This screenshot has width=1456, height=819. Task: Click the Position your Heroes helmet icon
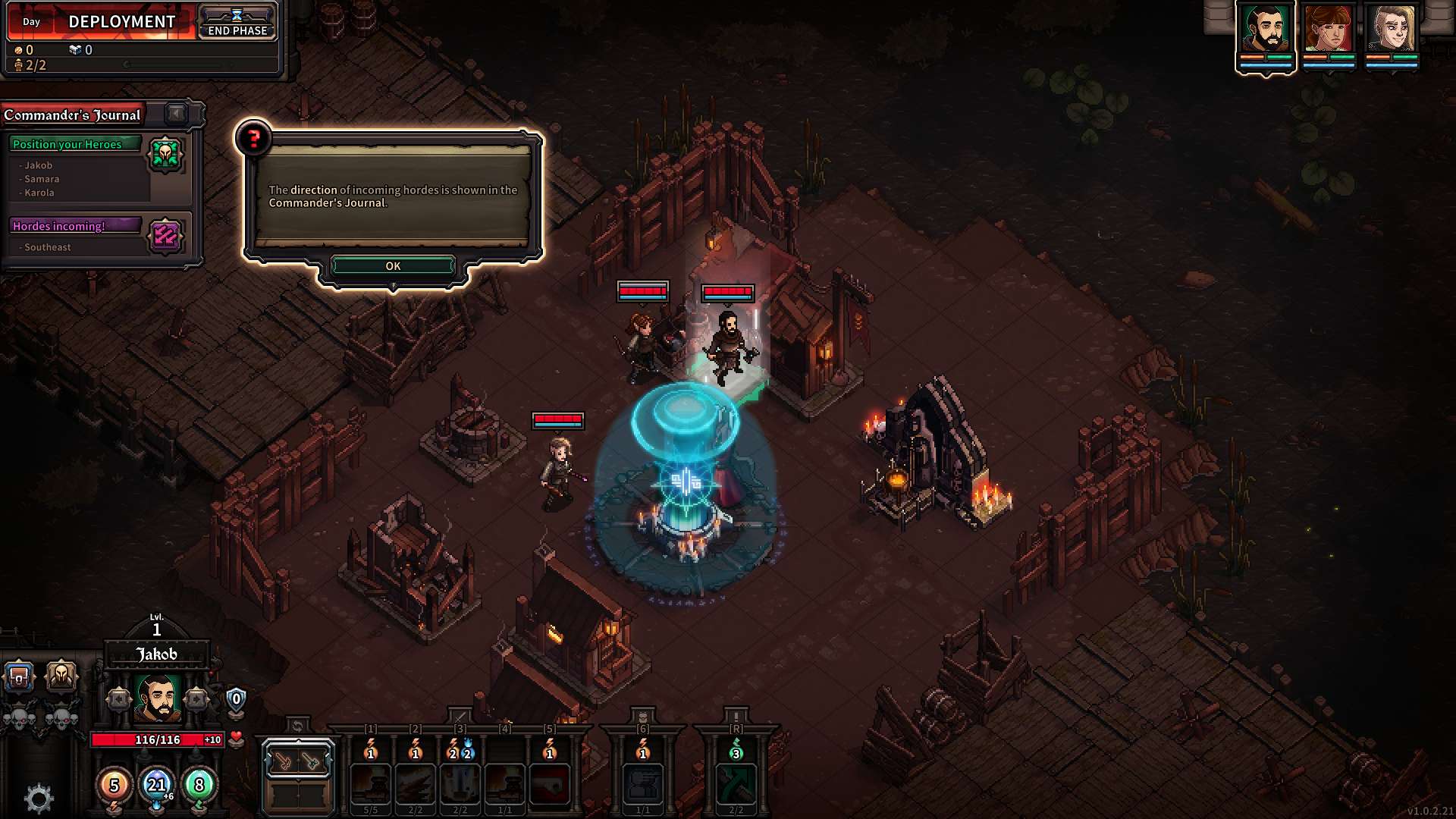[165, 155]
